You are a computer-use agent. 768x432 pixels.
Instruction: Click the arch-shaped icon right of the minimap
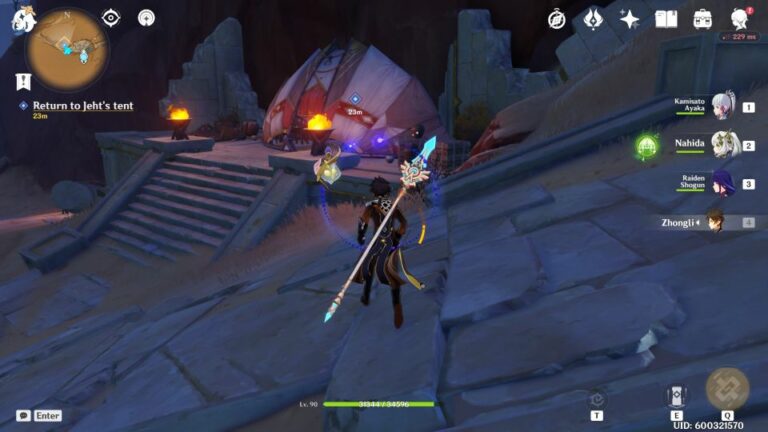[x=146, y=18]
